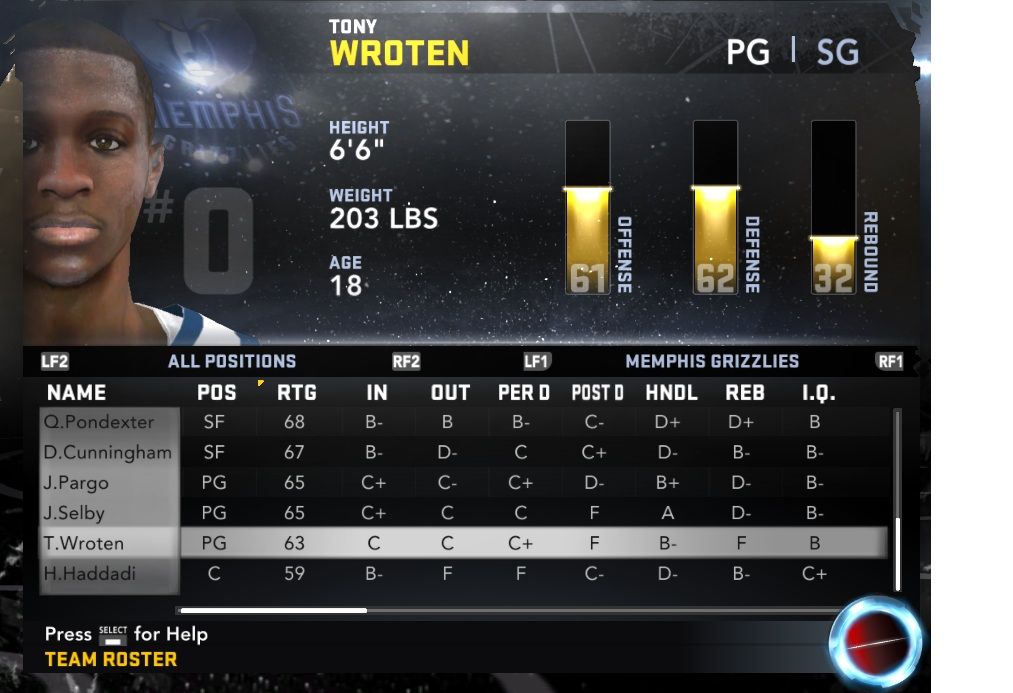This screenshot has width=1013, height=693.
Task: Sort by the REB column header
Action: (744, 393)
